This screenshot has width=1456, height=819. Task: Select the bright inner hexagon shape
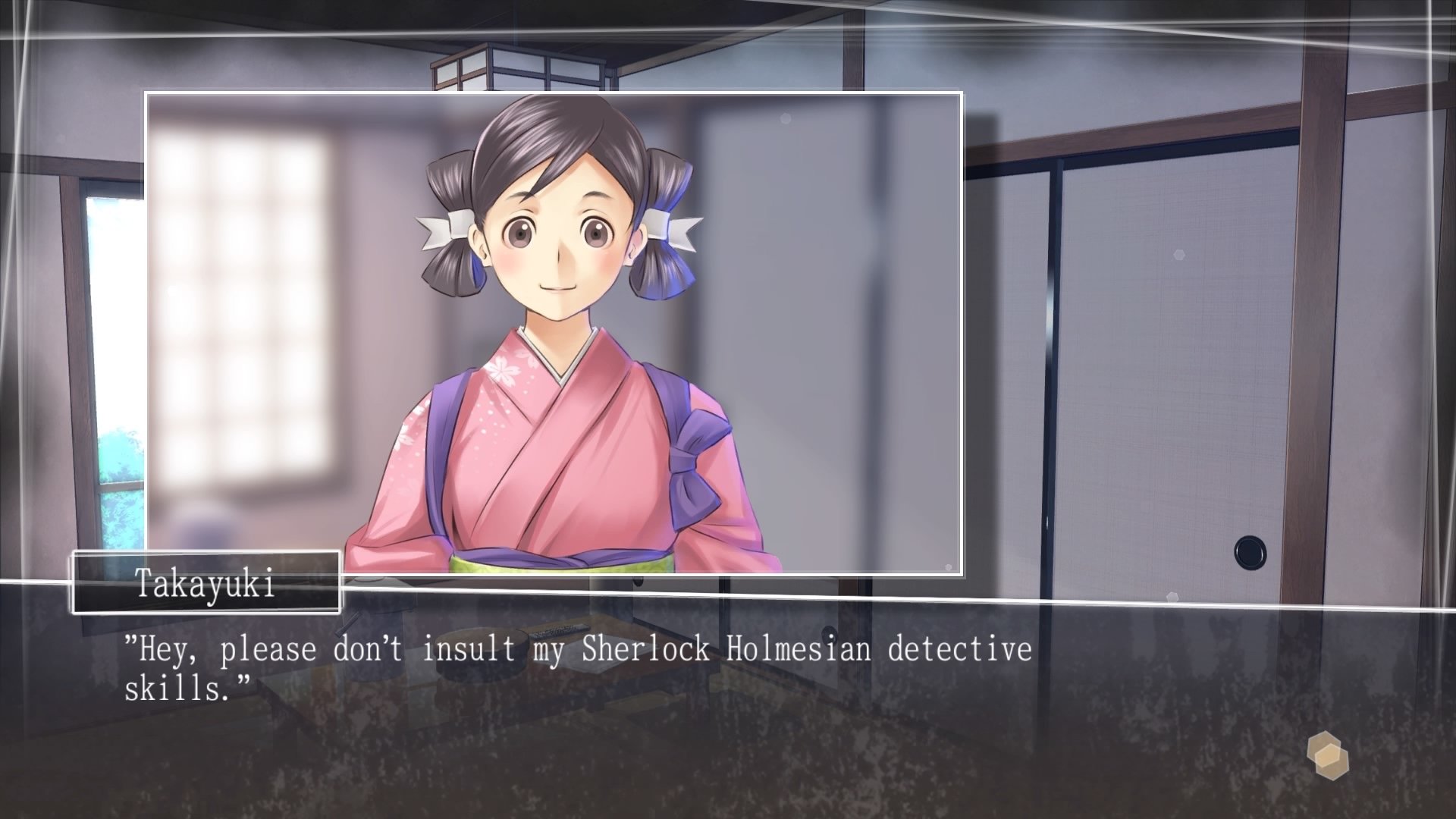(x=1328, y=755)
